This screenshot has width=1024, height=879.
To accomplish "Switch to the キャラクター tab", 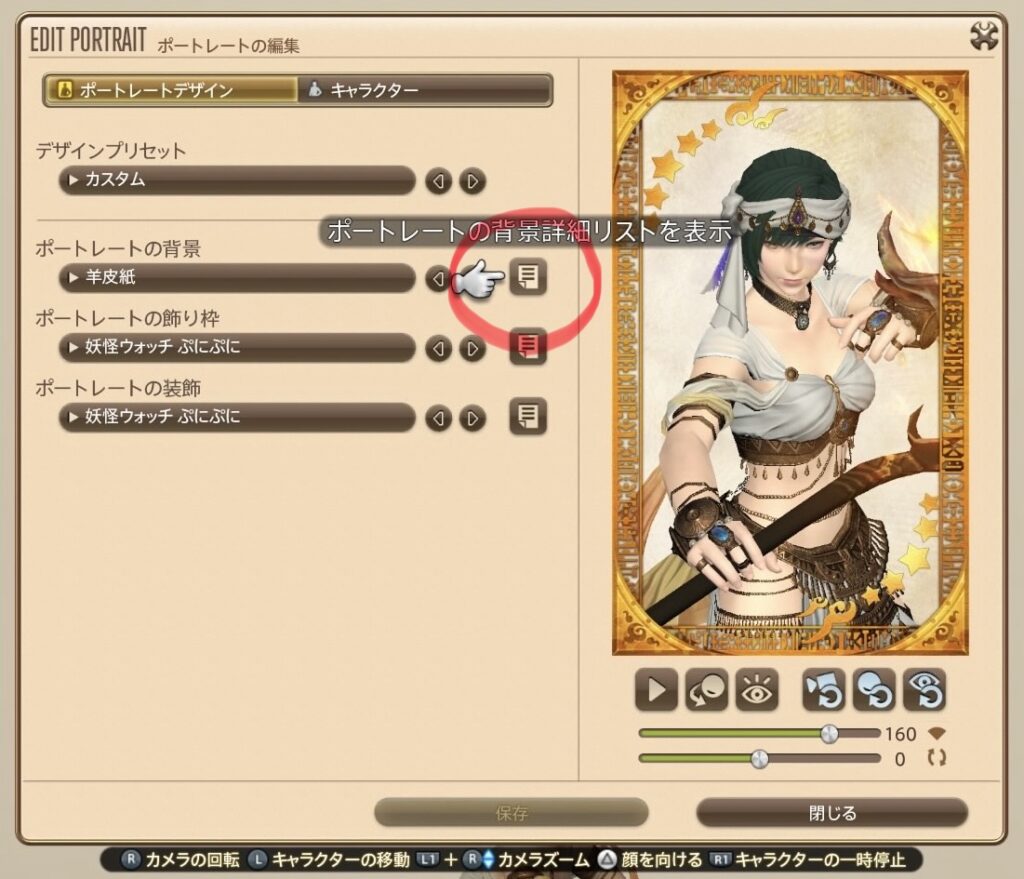I will click(425, 91).
